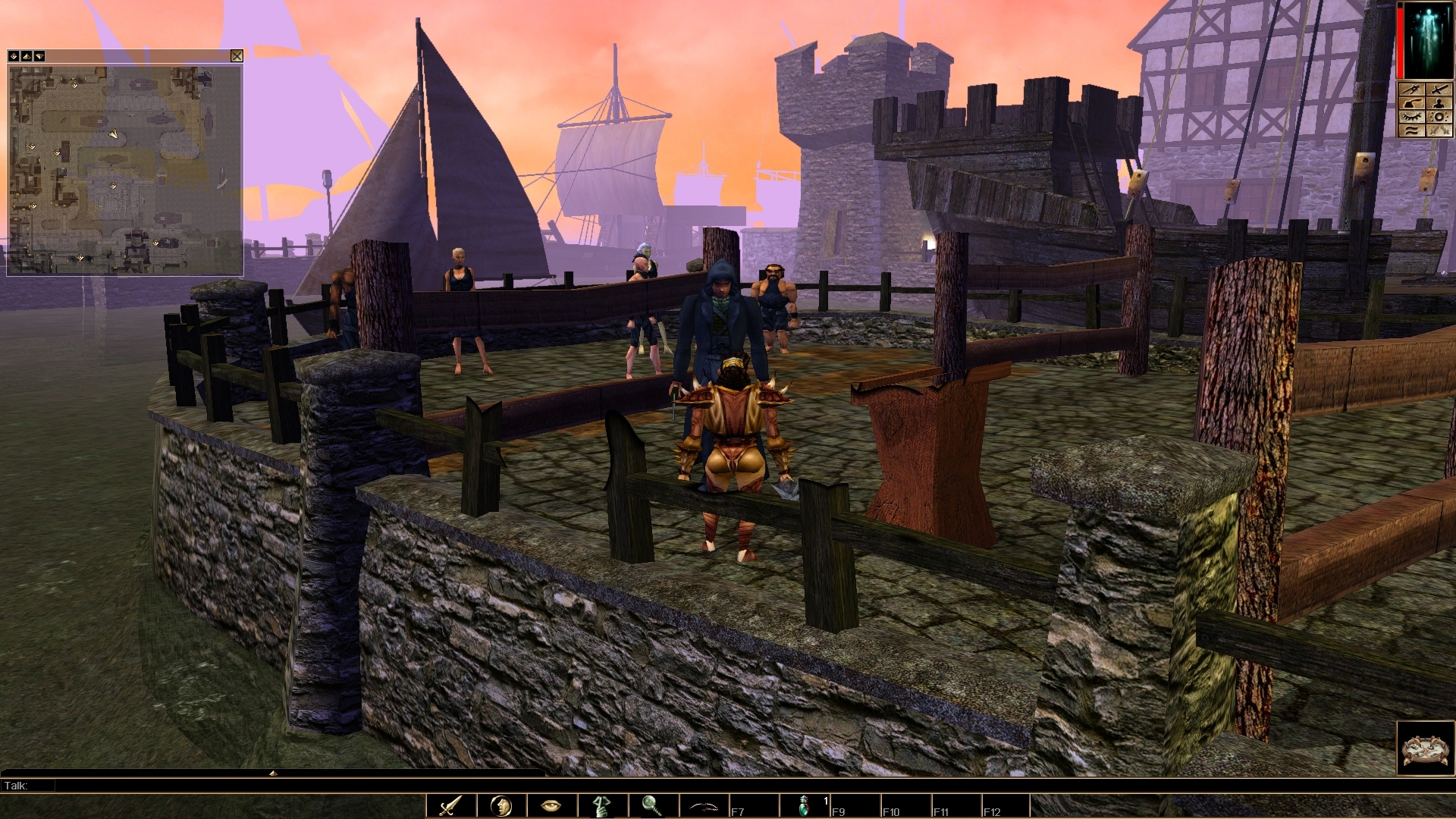1456x819 pixels.
Task: Click the crossed swords menu icon
Action: point(1439,89)
